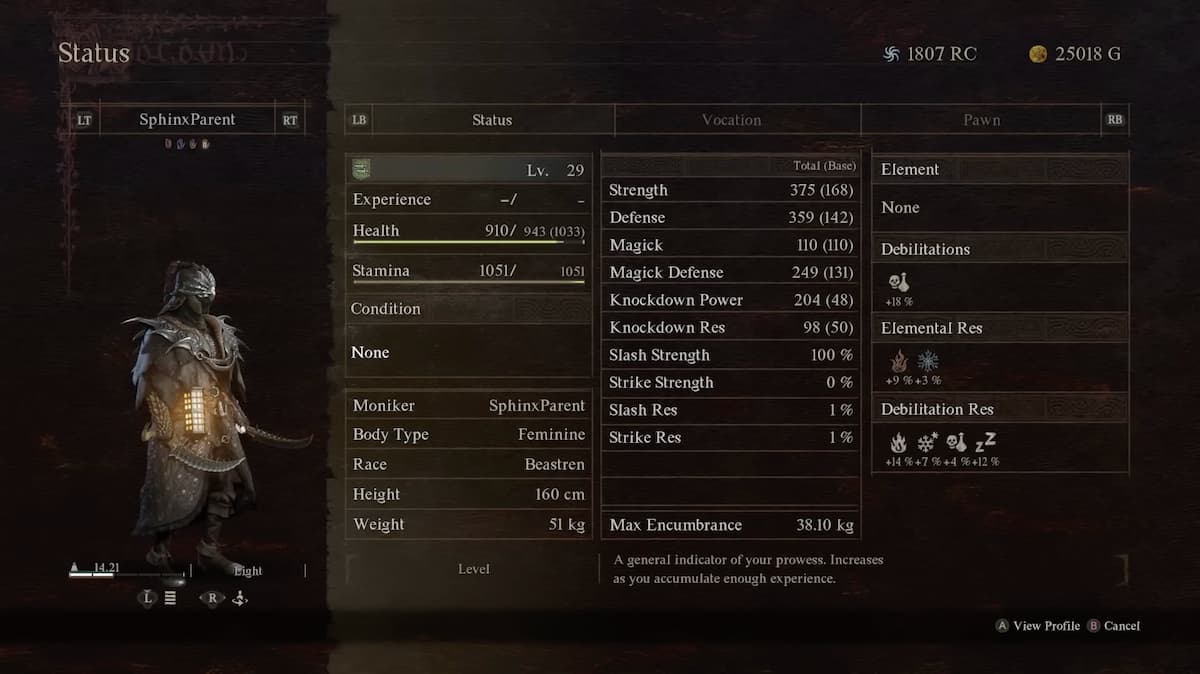Select the Status tab

pyautogui.click(x=491, y=120)
